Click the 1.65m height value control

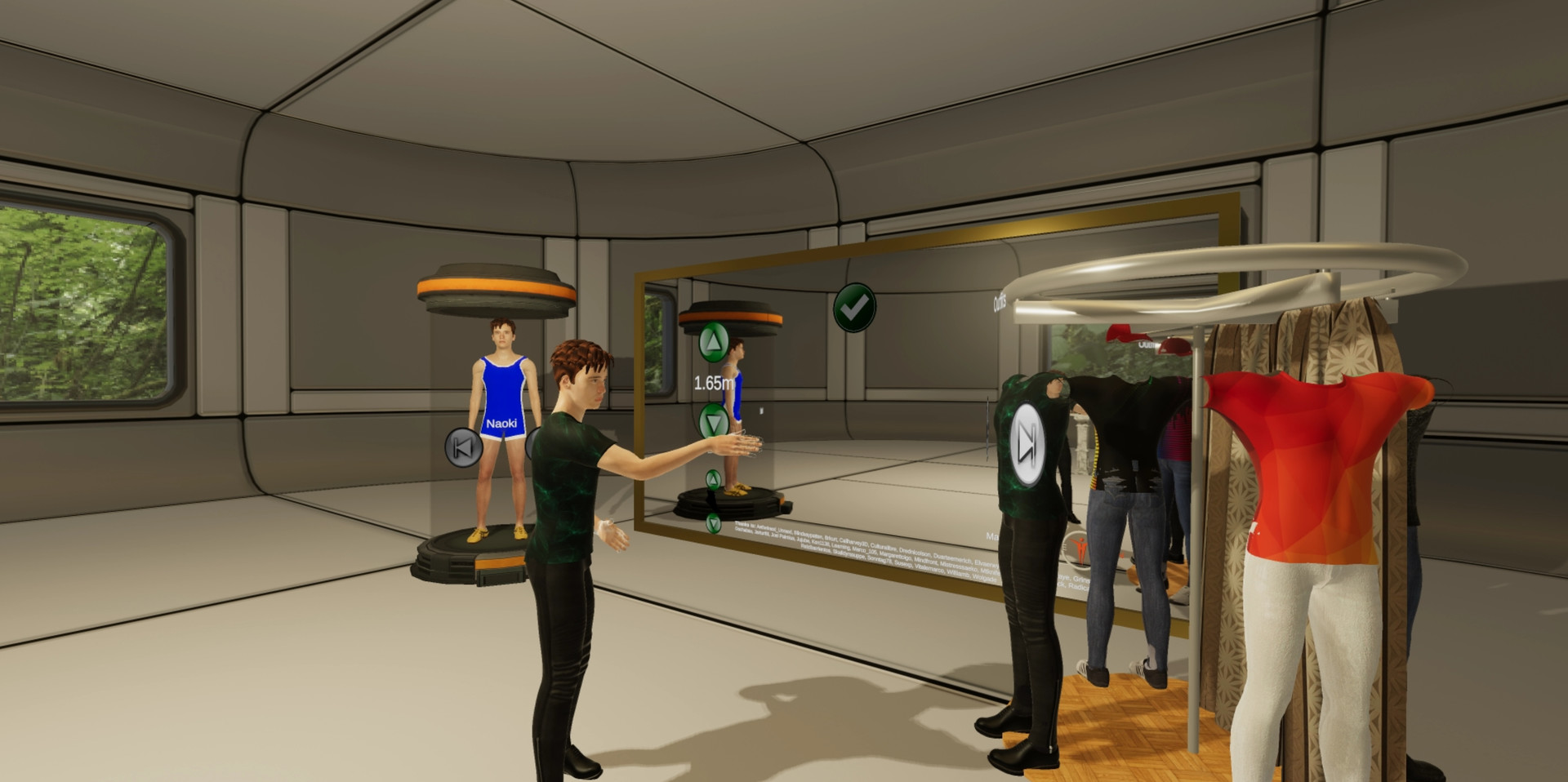click(x=715, y=383)
